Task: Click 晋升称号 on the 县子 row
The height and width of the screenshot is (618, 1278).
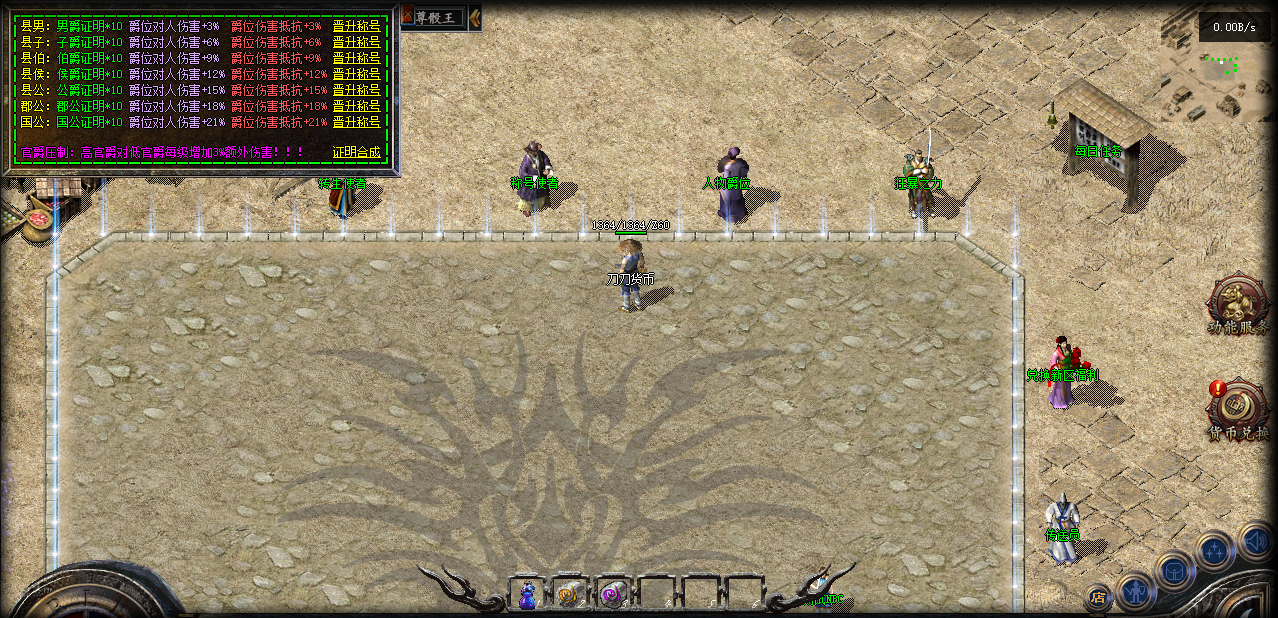Action: click(x=356, y=42)
